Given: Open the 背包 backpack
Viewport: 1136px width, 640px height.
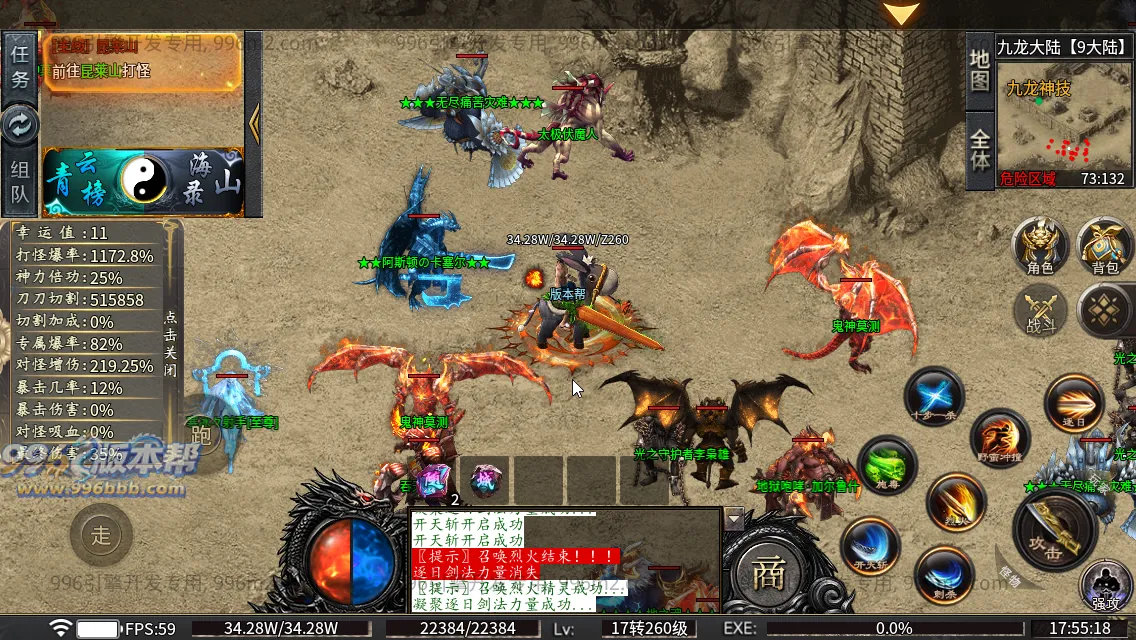Looking at the screenshot, I should tap(1104, 246).
